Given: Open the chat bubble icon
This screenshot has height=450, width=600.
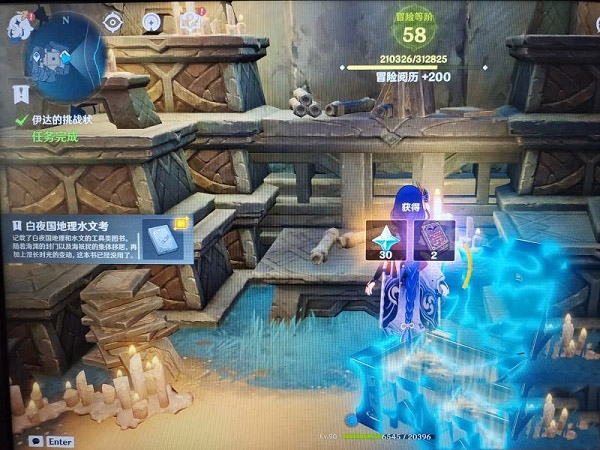Looking at the screenshot, I should click(36, 439).
